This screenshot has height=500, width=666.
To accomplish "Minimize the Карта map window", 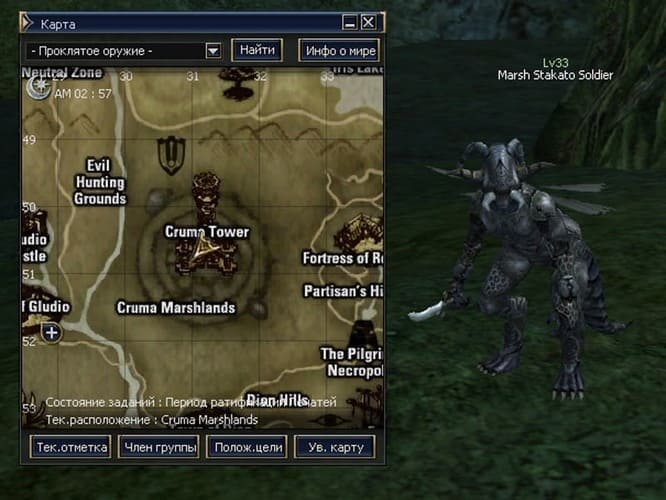I will click(x=350, y=22).
